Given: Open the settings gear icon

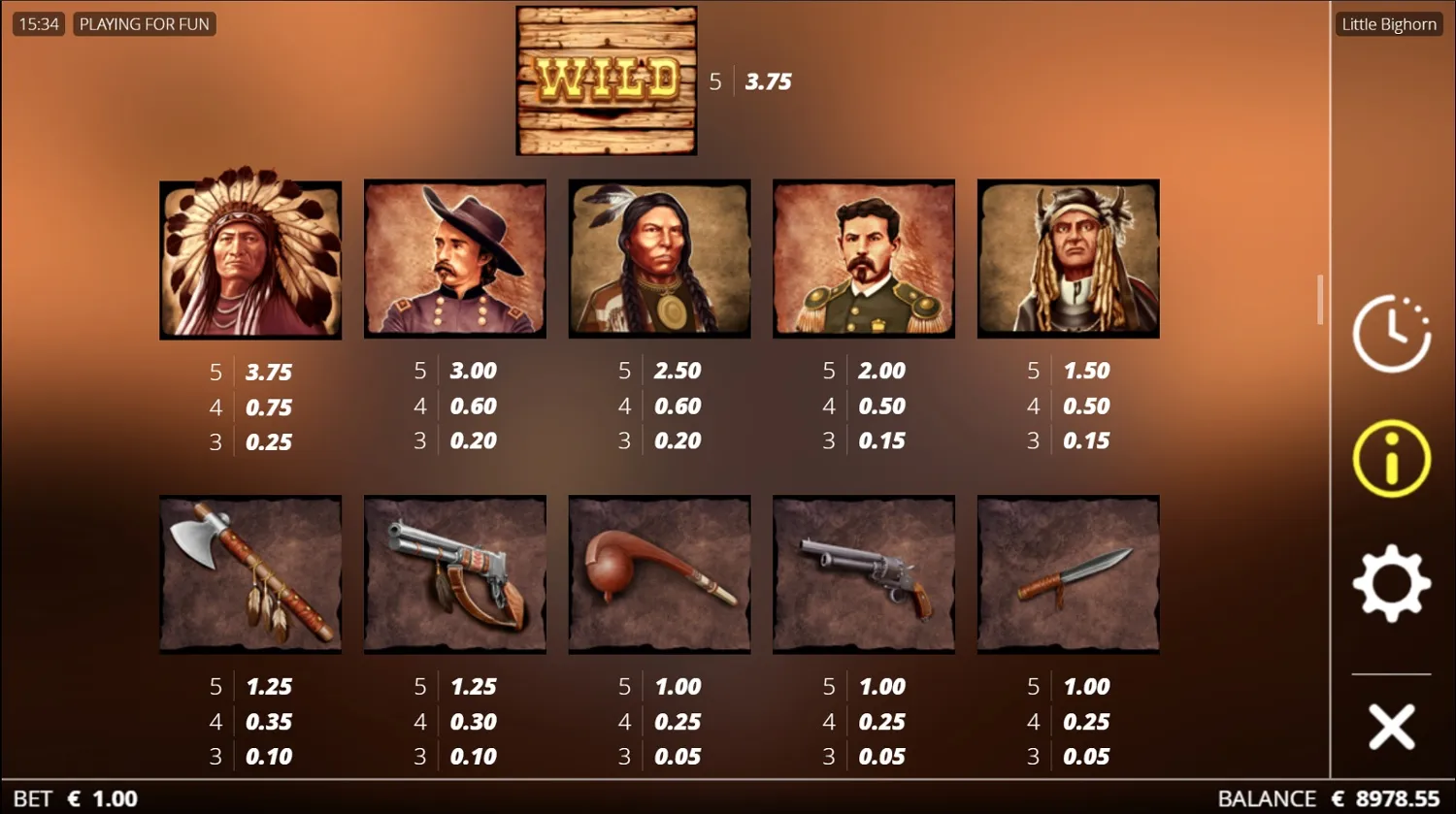Looking at the screenshot, I should pos(1392,583).
